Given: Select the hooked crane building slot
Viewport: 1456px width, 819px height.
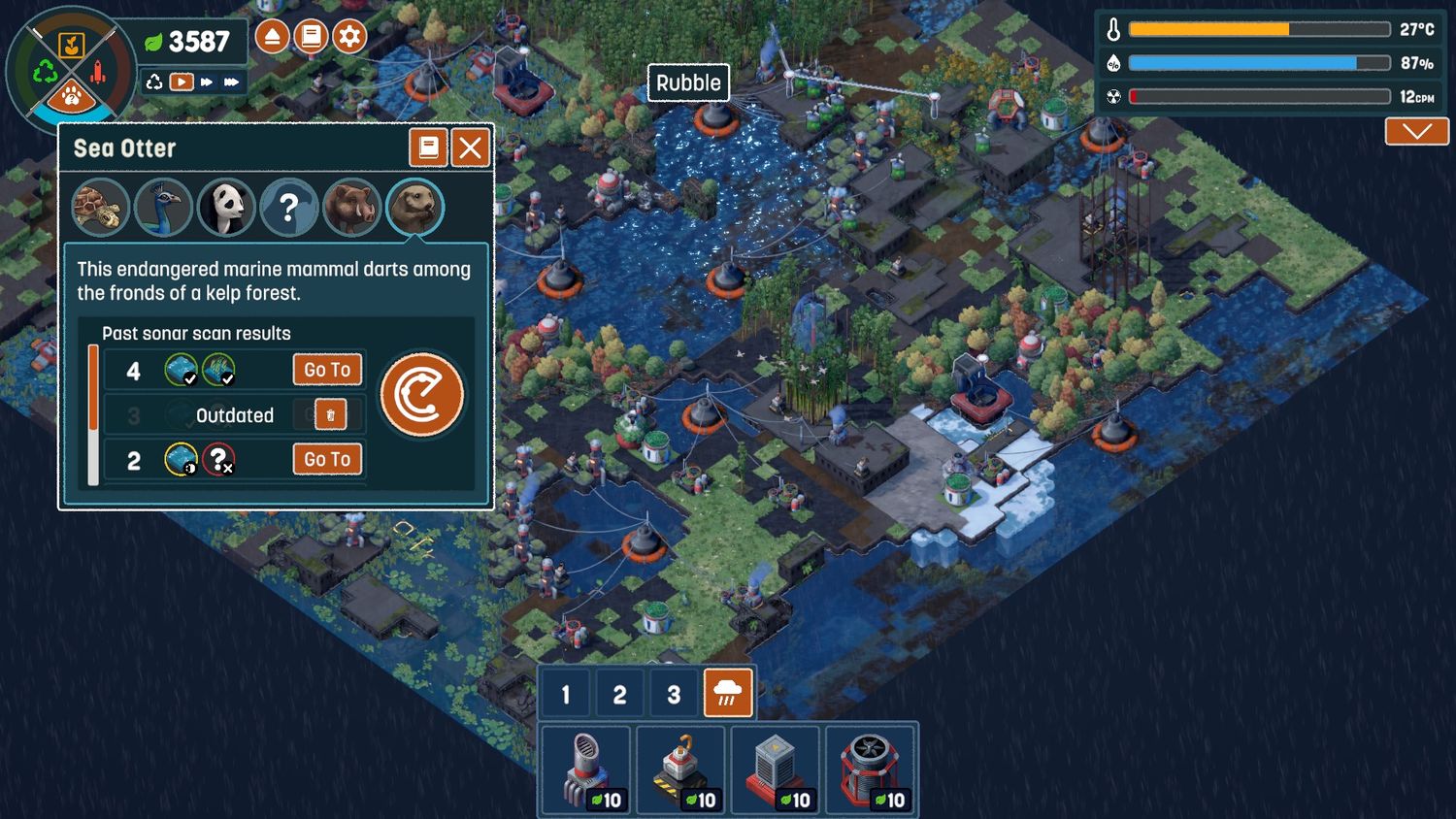Looking at the screenshot, I should tap(680, 769).
